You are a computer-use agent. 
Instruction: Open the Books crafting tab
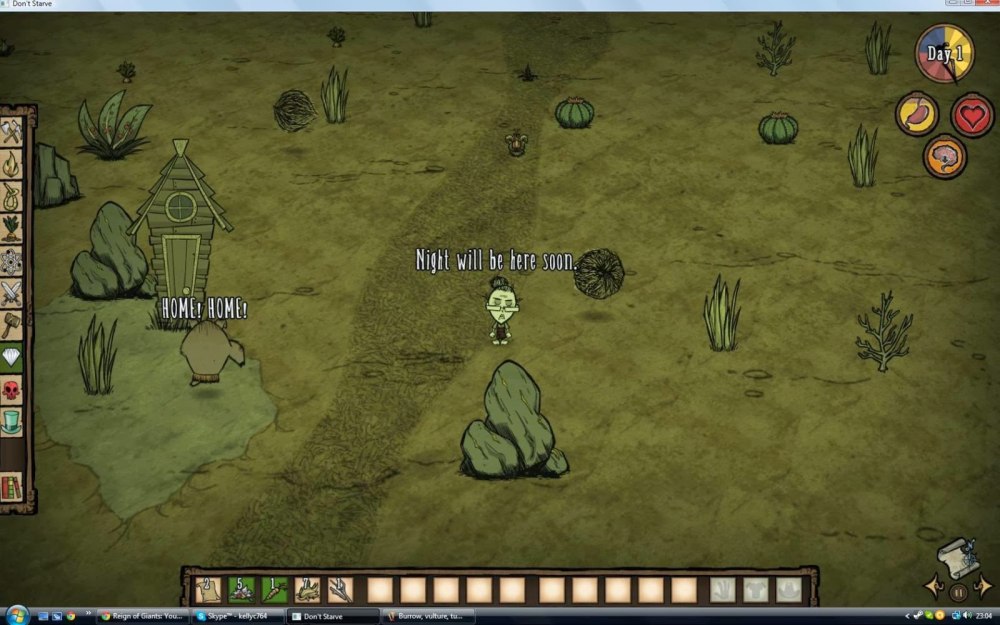pyautogui.click(x=12, y=487)
